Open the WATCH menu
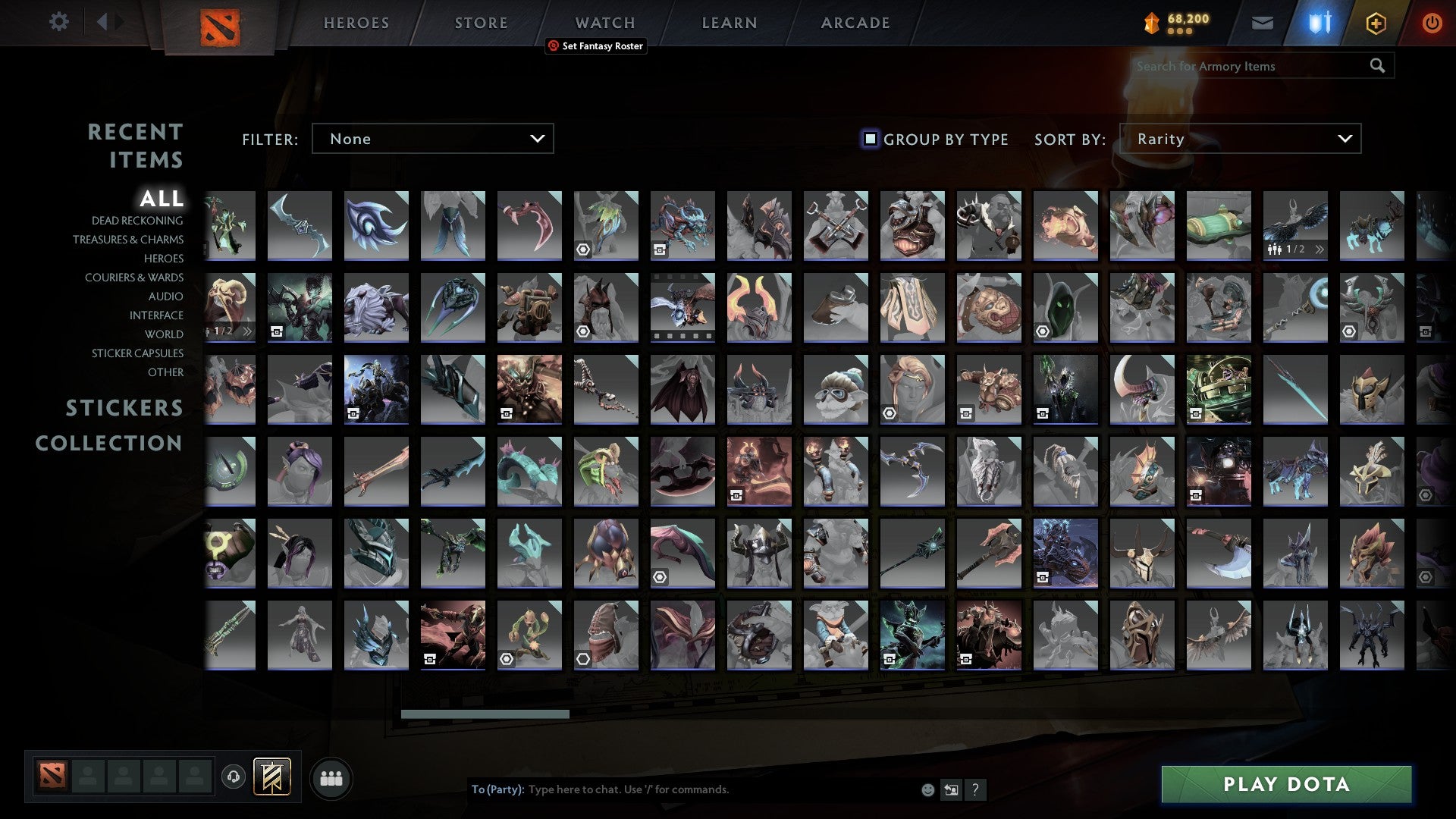 (604, 23)
